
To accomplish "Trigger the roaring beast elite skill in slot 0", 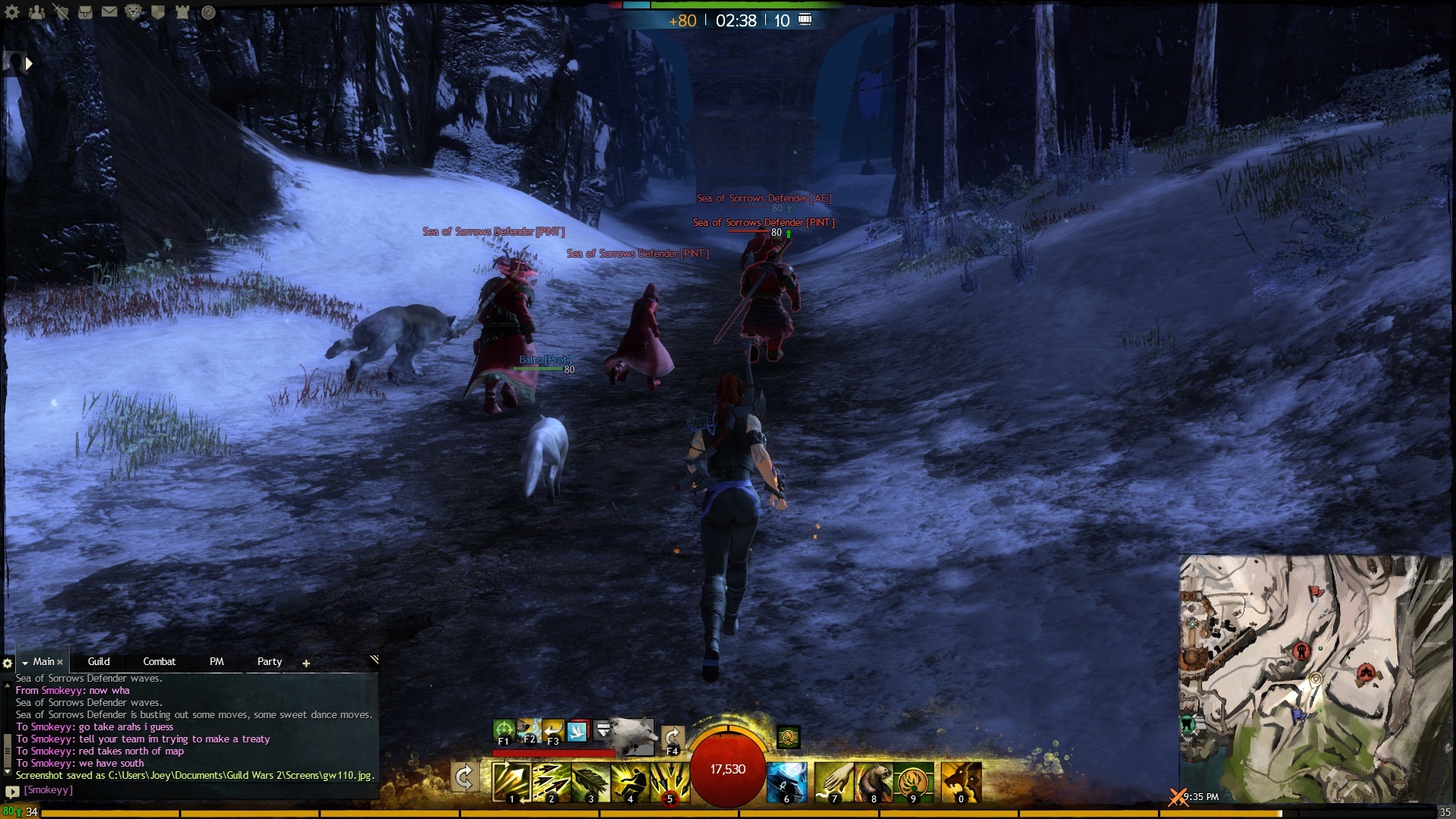I will [x=961, y=782].
